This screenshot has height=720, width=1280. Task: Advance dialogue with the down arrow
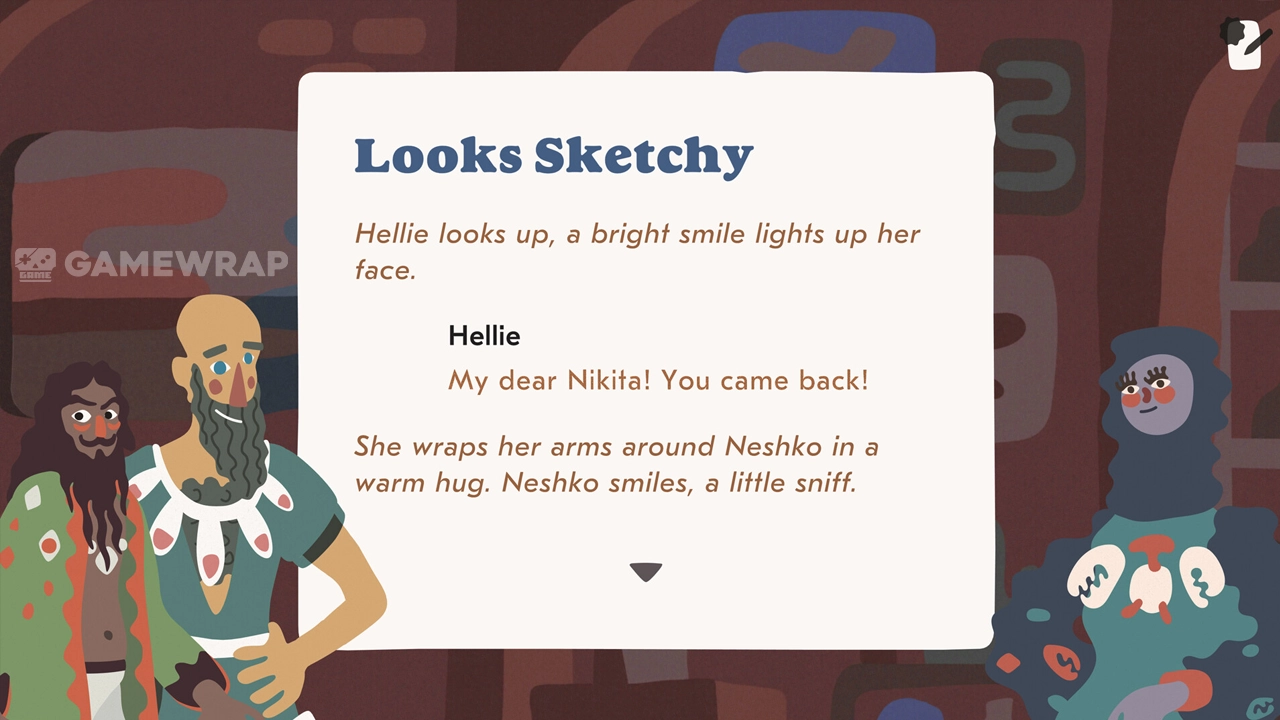(x=646, y=572)
